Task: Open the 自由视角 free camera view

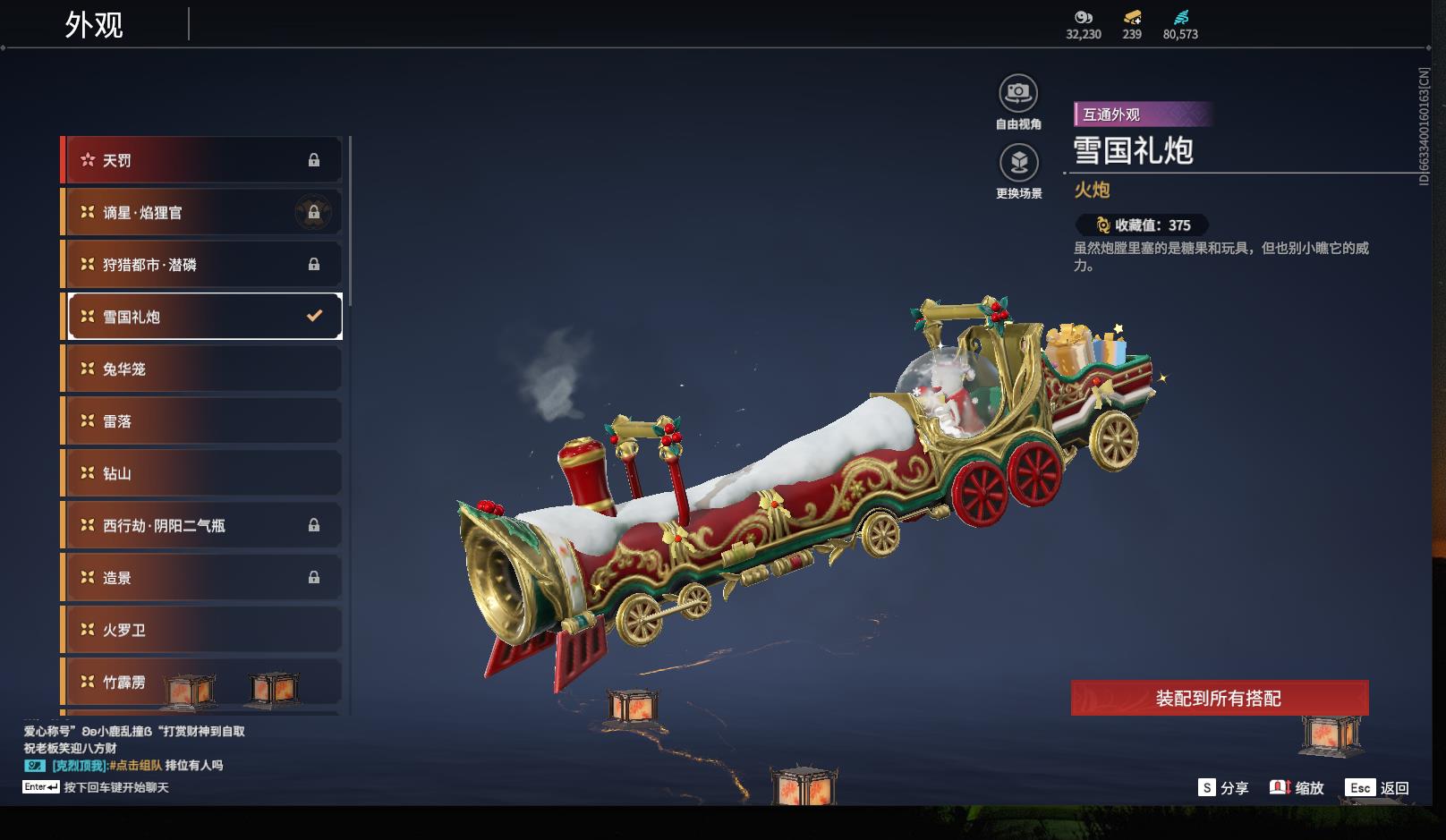Action: tap(1018, 93)
